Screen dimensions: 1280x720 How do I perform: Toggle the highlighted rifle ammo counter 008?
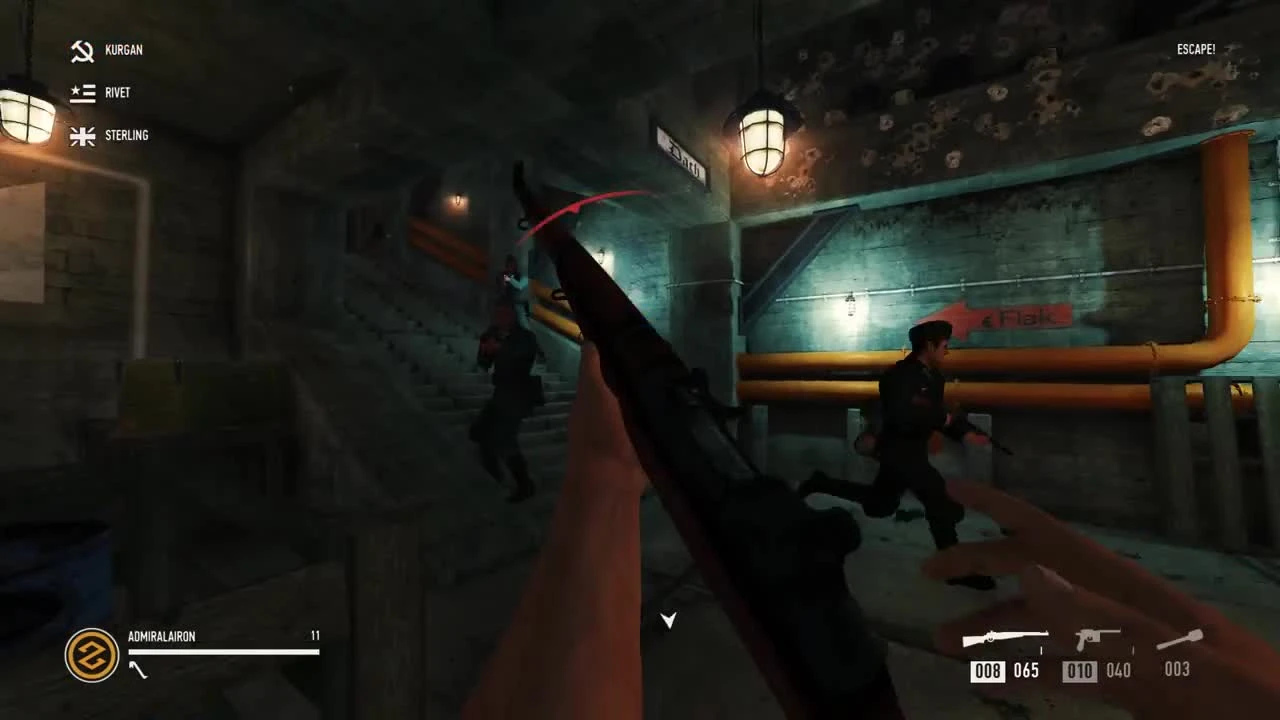tap(987, 671)
